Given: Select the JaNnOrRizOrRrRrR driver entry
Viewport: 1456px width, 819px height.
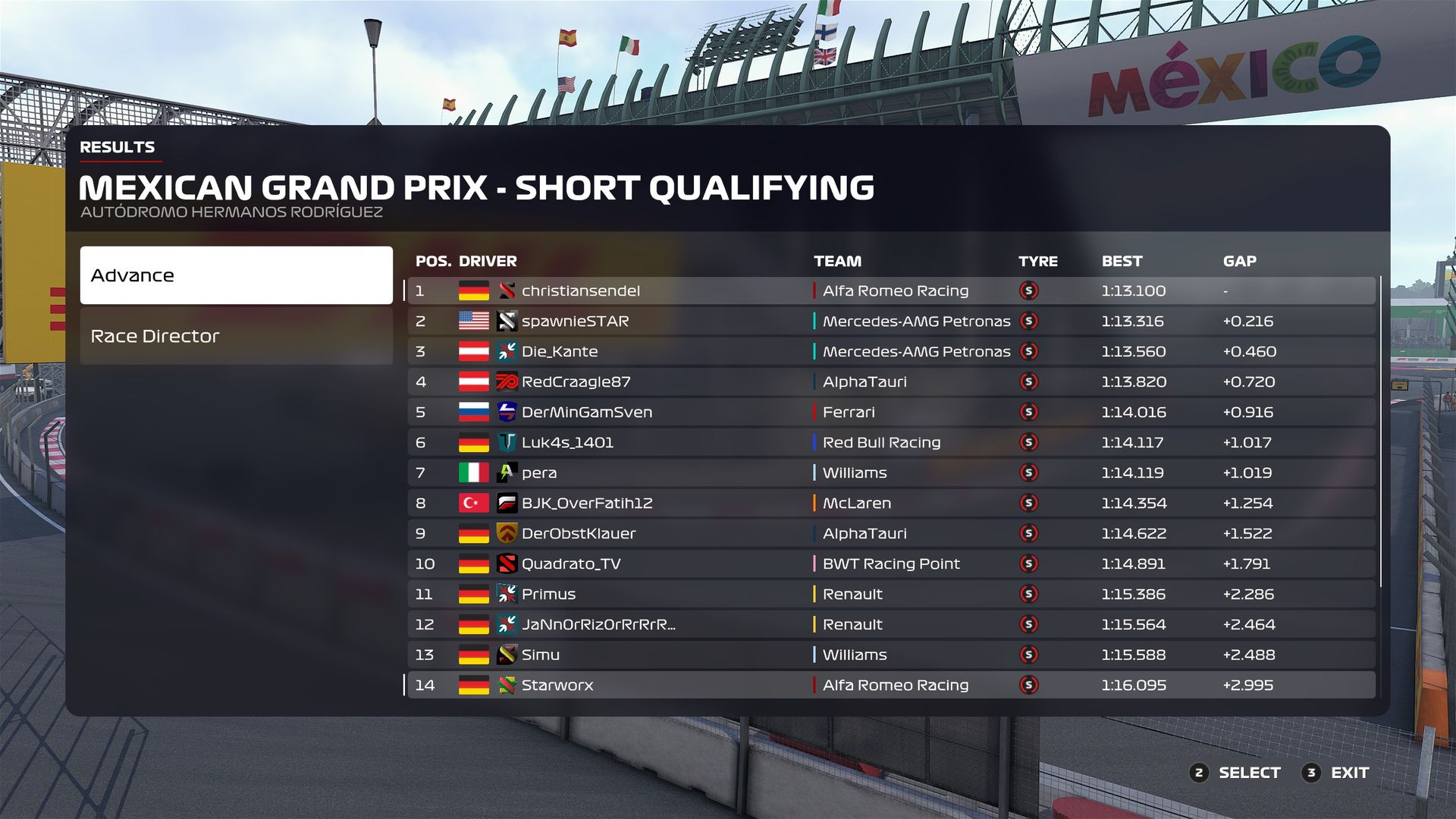Looking at the screenshot, I should [x=891, y=624].
